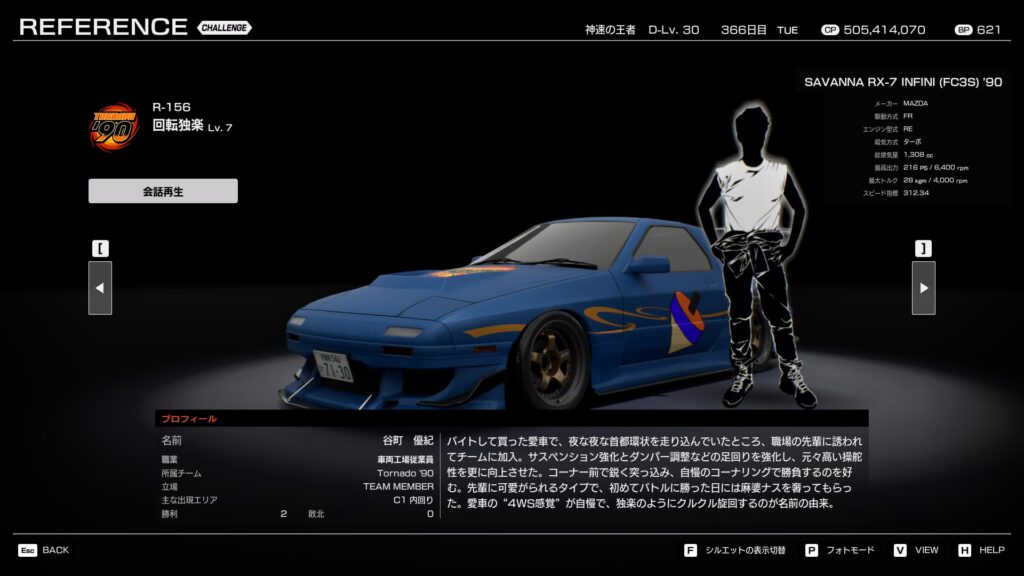Open the HELP option

(991, 550)
